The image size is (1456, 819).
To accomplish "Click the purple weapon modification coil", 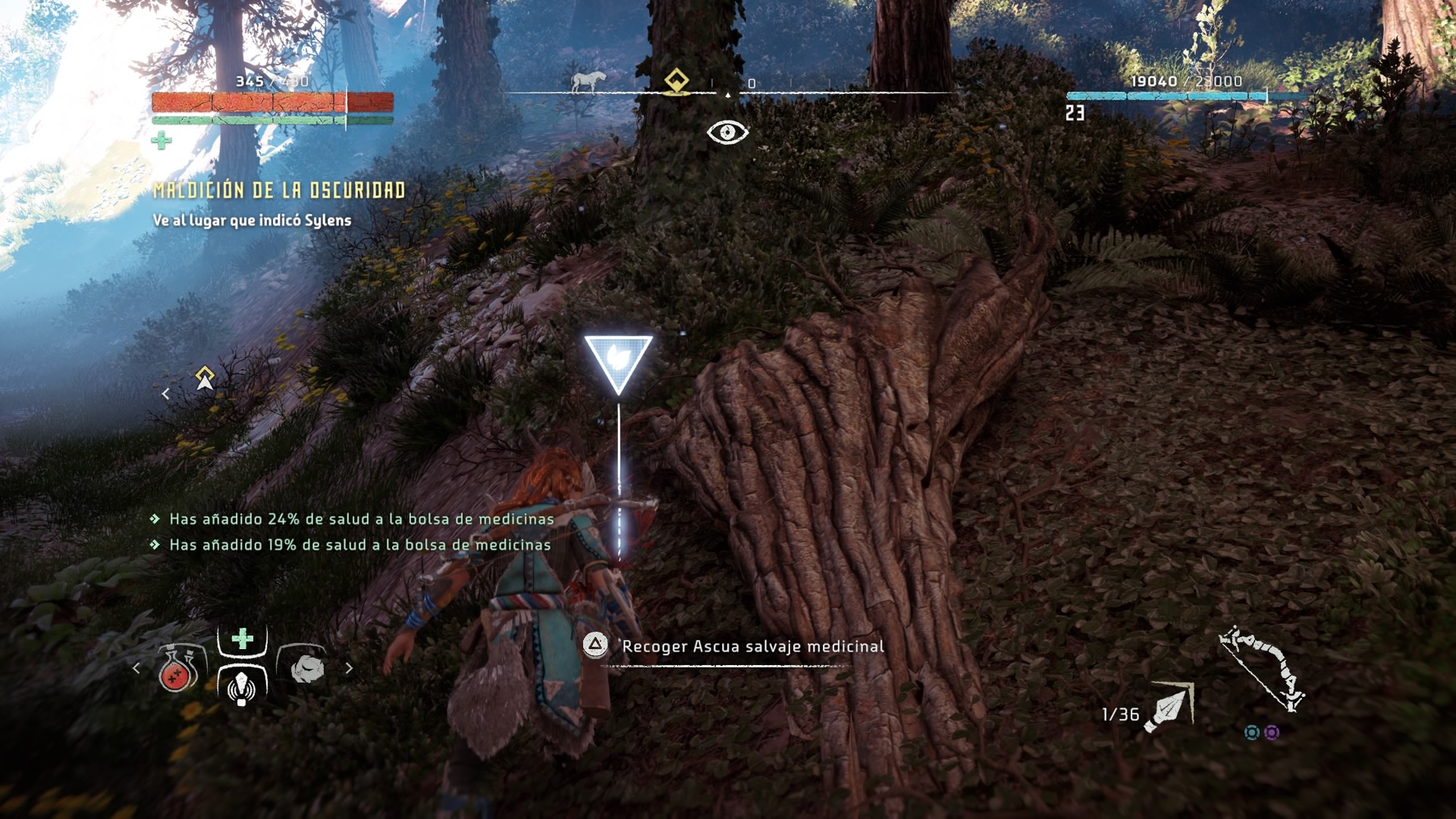I will coord(1272,733).
